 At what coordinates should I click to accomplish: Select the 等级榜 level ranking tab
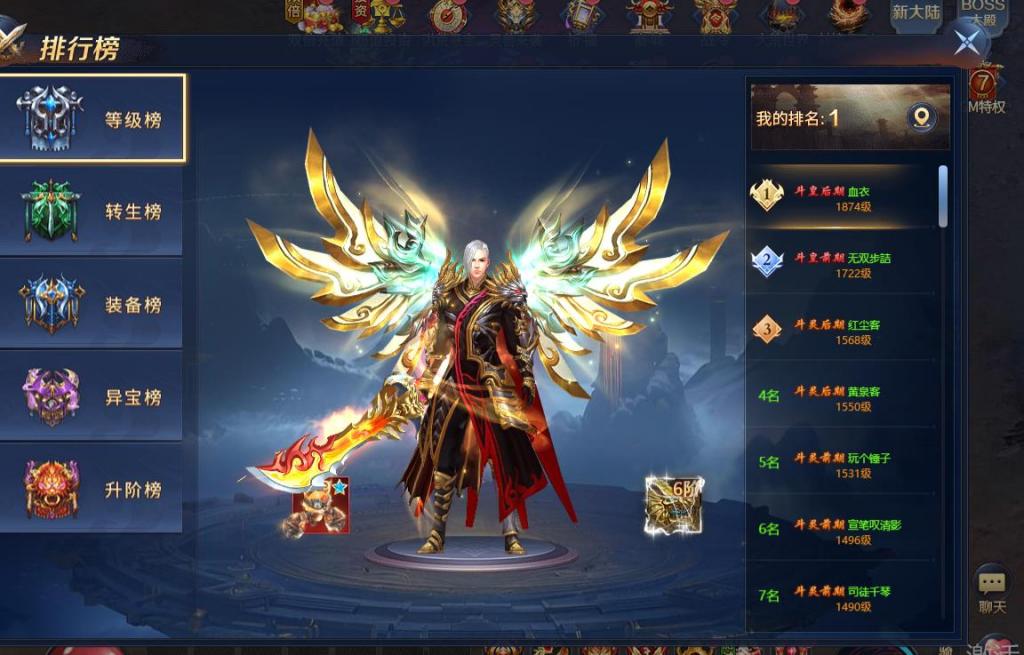click(x=92, y=118)
